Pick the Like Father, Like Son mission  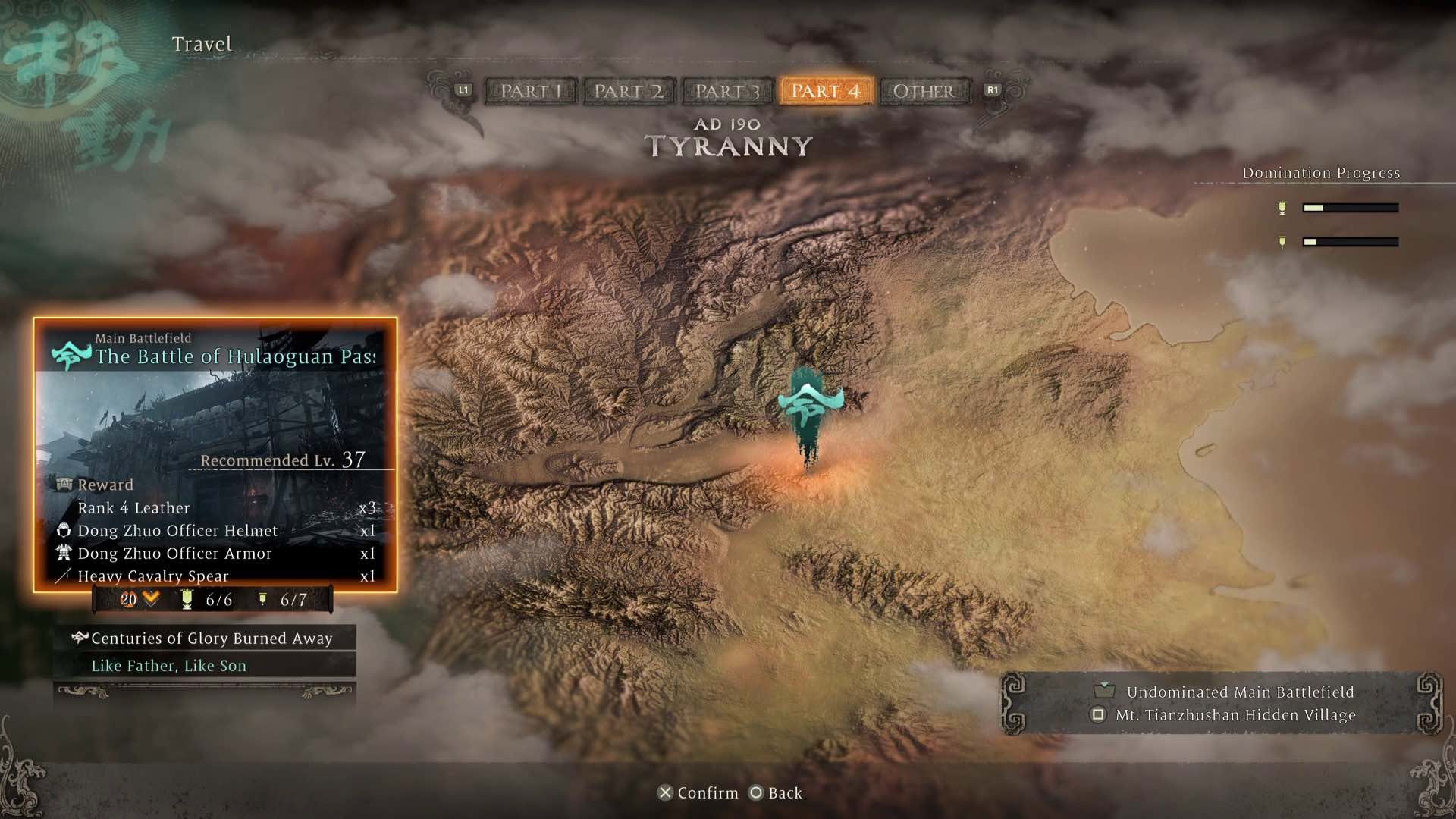(x=205, y=666)
